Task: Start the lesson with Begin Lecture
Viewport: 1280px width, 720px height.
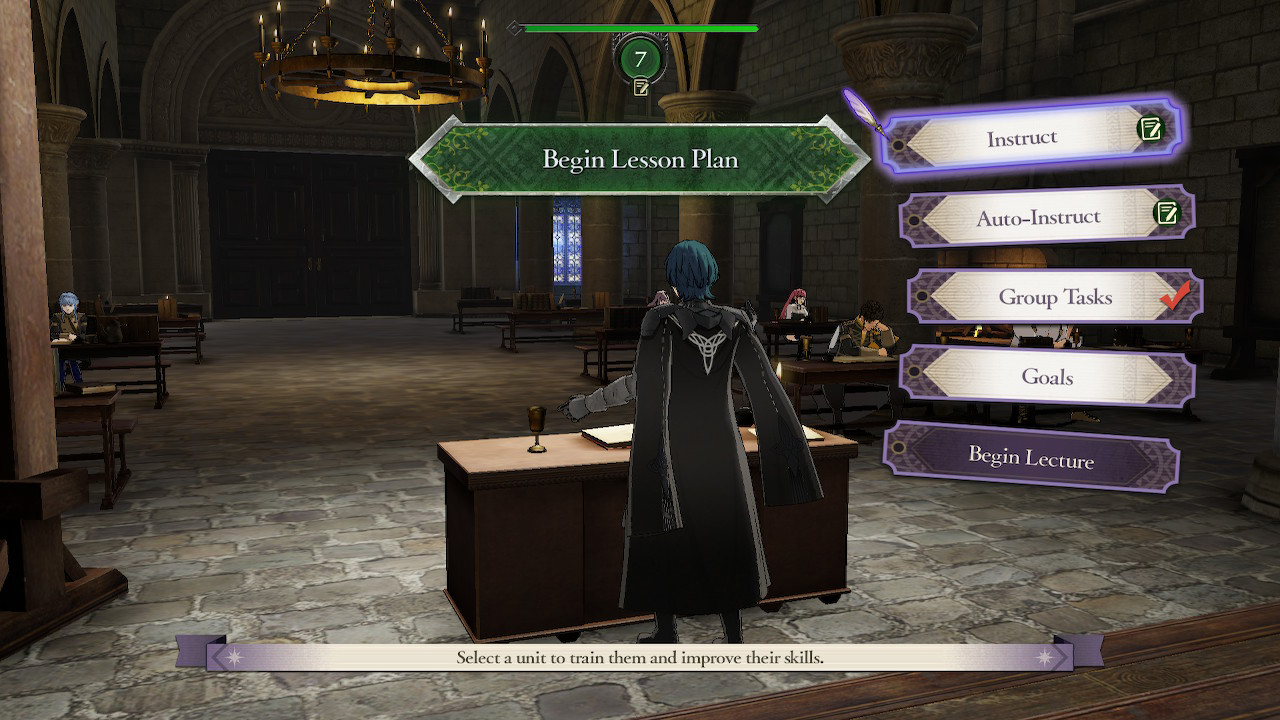Action: [x=1031, y=458]
